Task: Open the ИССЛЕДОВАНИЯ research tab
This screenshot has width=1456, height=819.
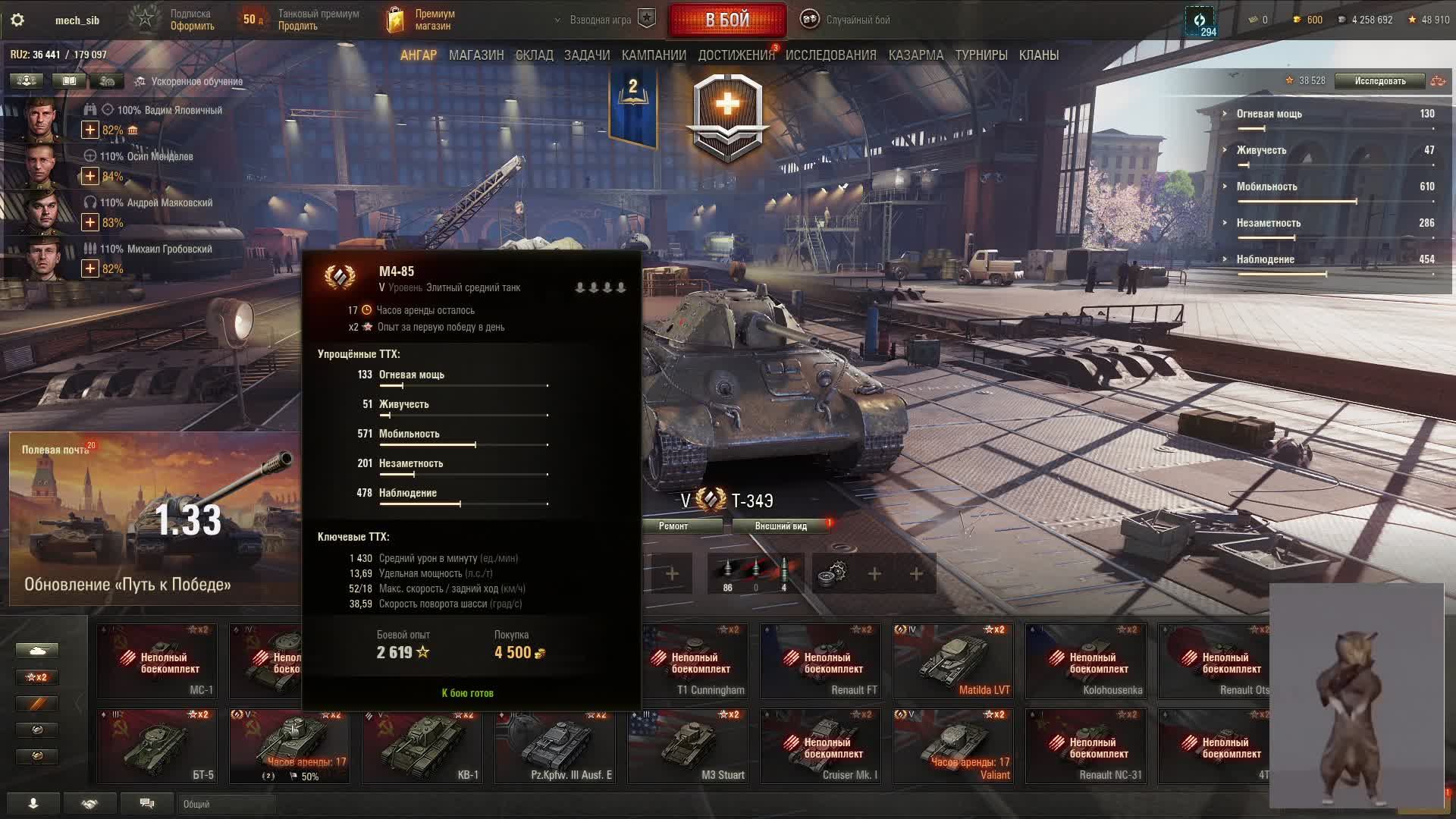Action: [x=830, y=55]
